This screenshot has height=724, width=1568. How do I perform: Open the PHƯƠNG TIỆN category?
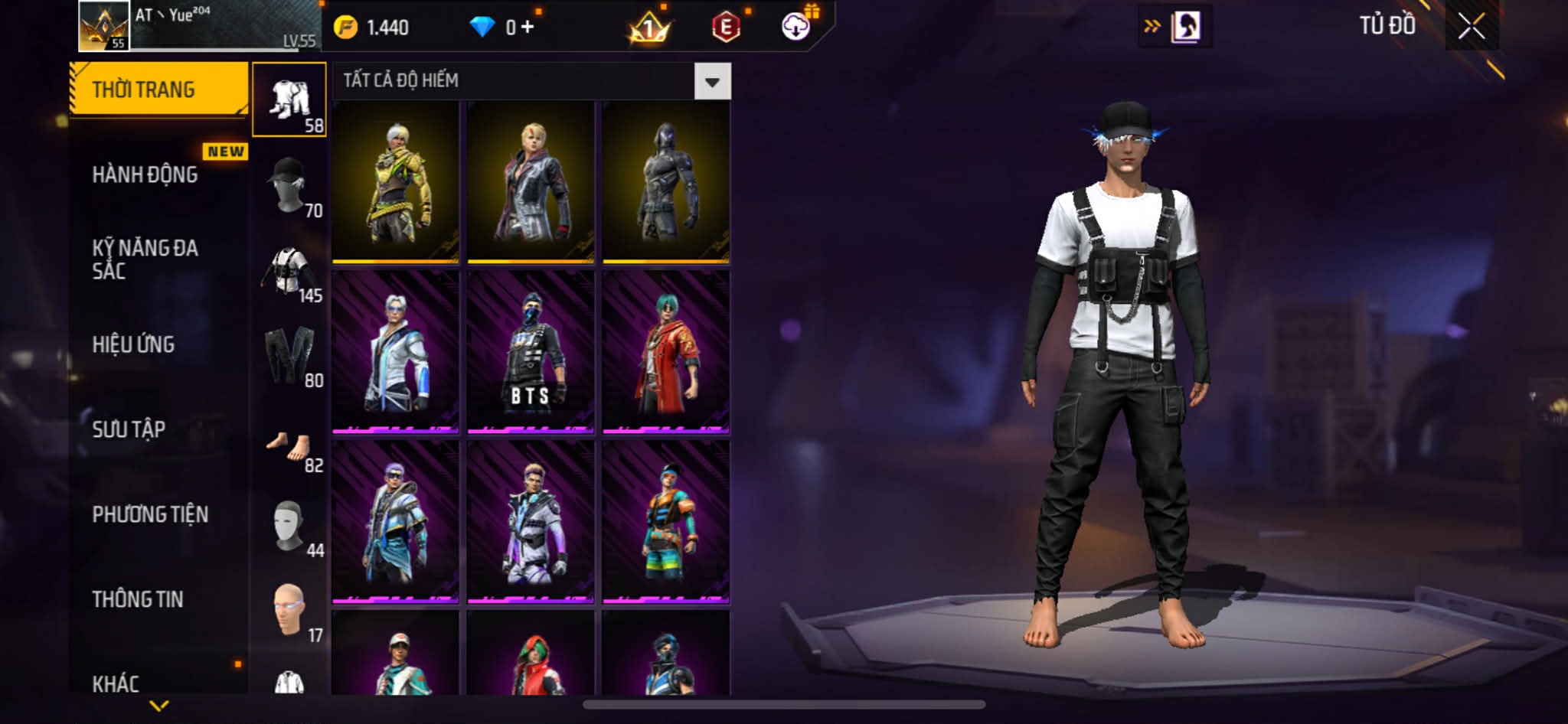(150, 514)
